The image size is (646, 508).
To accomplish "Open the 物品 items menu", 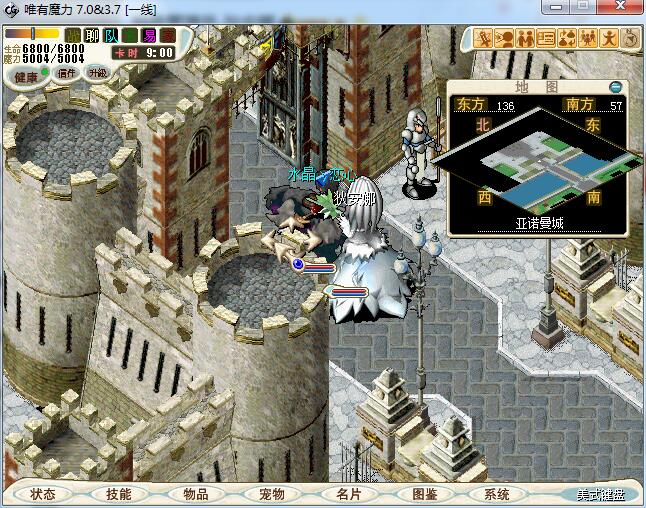I will (x=195, y=494).
